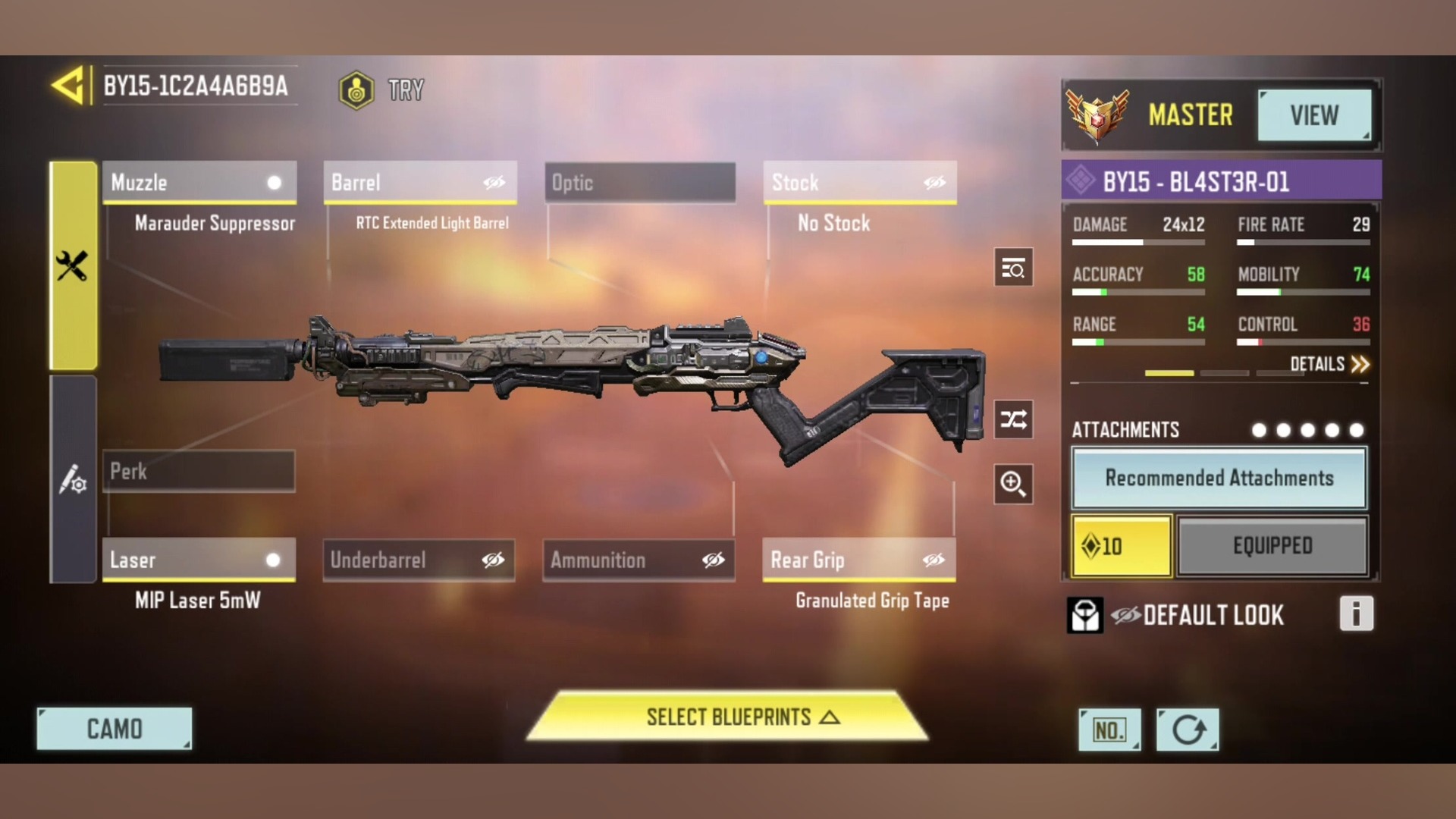This screenshot has width=1456, height=819.
Task: Try the weapon in the firing range
Action: click(x=381, y=90)
